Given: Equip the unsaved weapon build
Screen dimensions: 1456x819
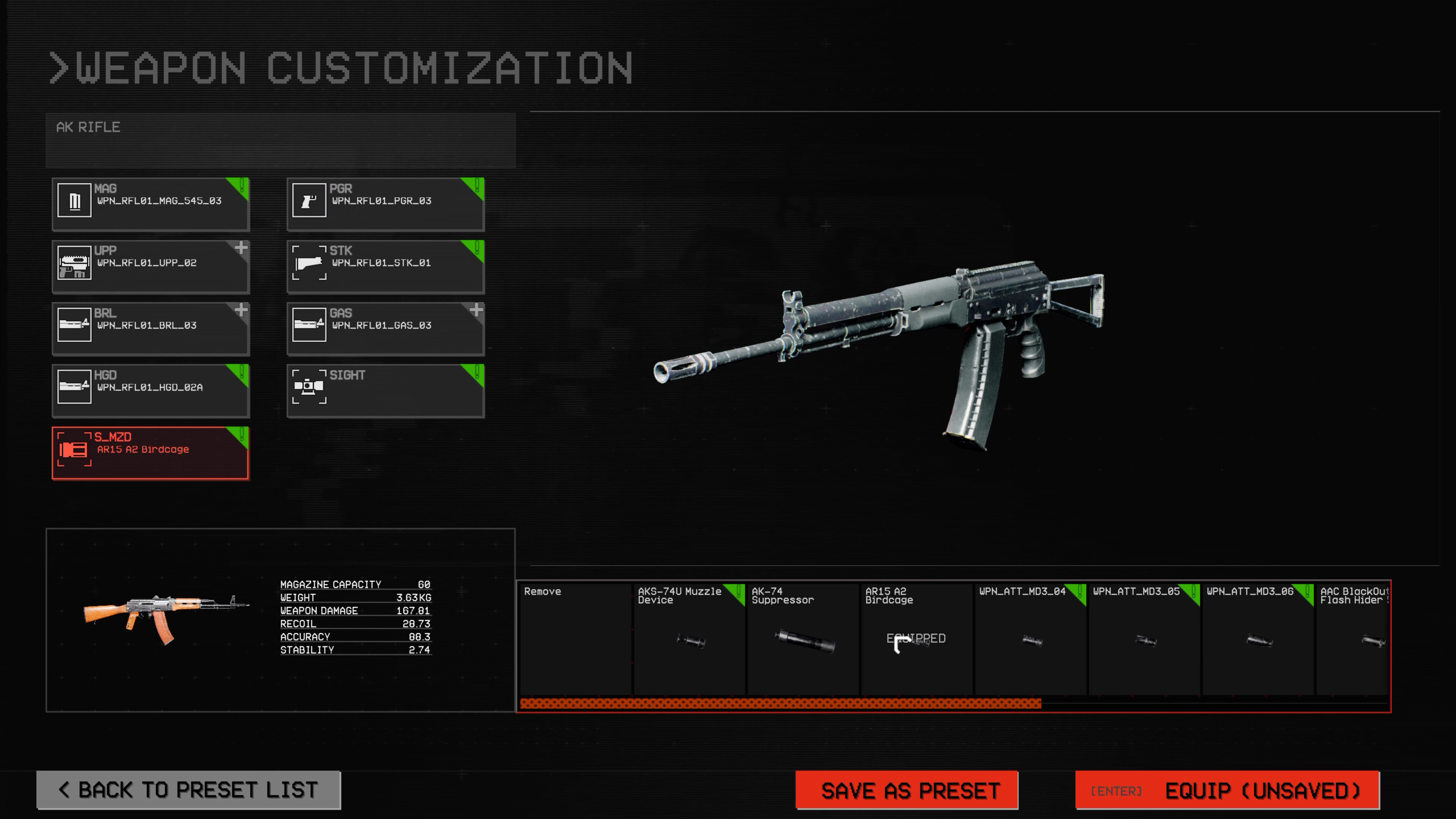Looking at the screenshot, I should coord(1227,789).
